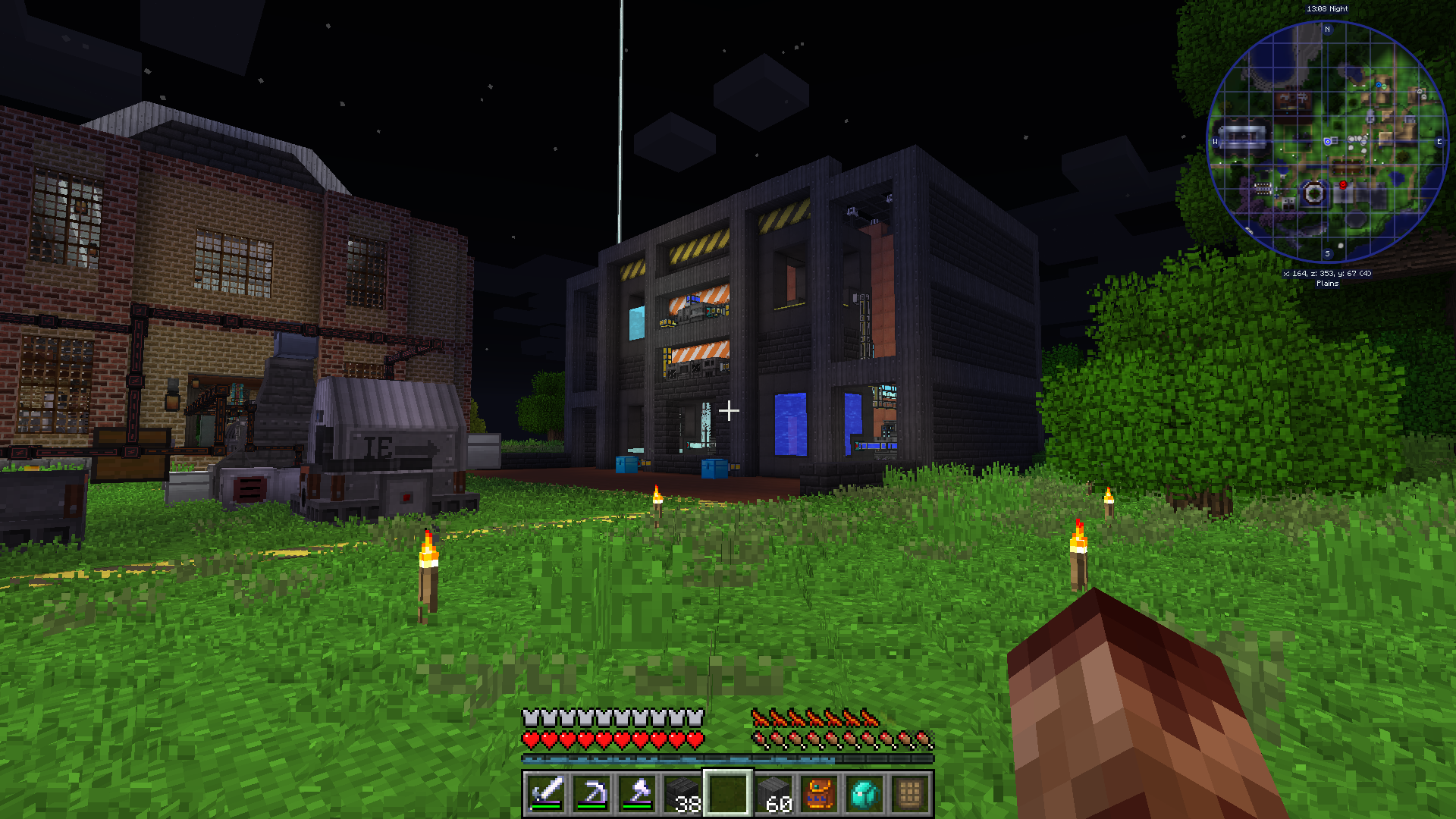The image size is (1456, 819).
Task: Select the orange backpack hotbar slot
Action: point(819,793)
